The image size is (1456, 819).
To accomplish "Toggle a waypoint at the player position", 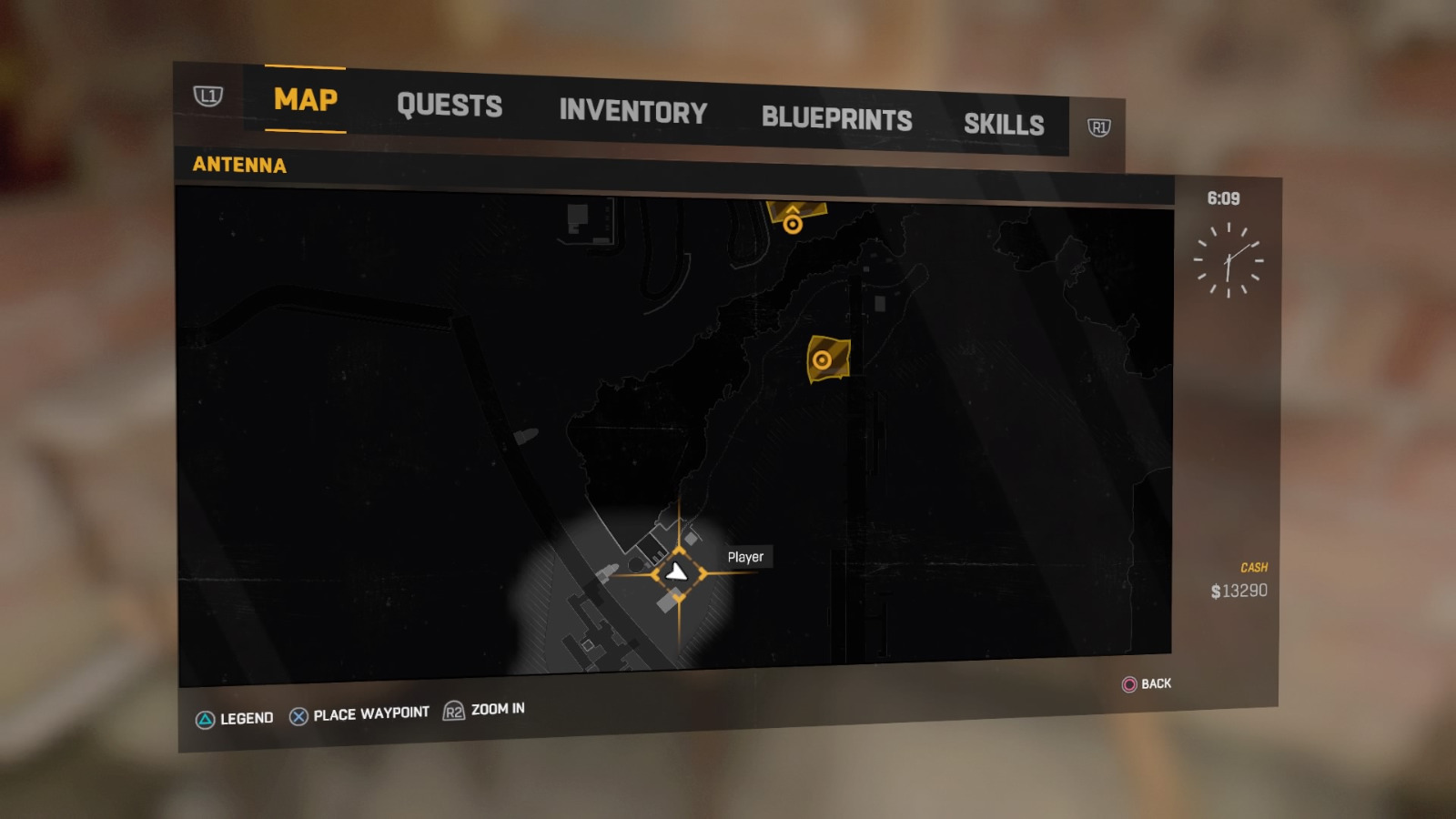I will click(x=370, y=713).
